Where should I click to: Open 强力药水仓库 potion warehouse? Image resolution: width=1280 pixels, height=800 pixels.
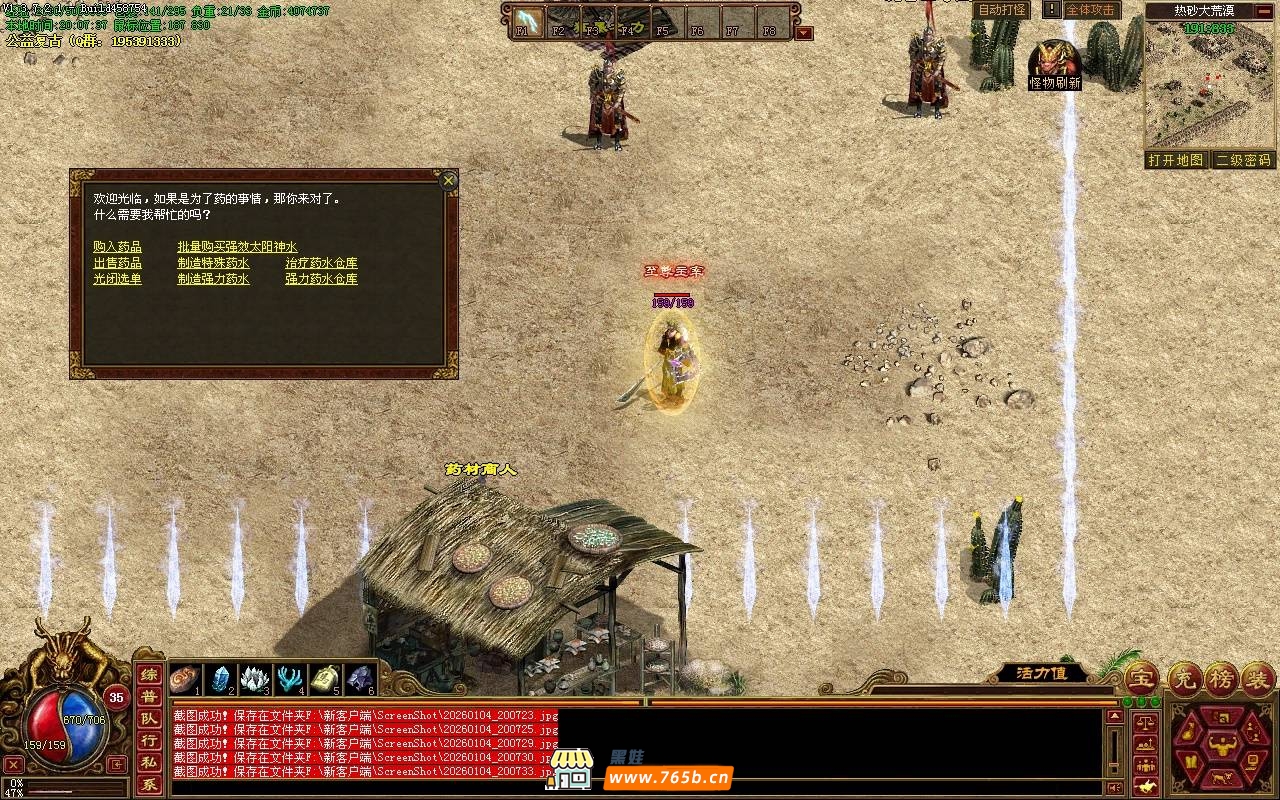pyautogui.click(x=321, y=279)
